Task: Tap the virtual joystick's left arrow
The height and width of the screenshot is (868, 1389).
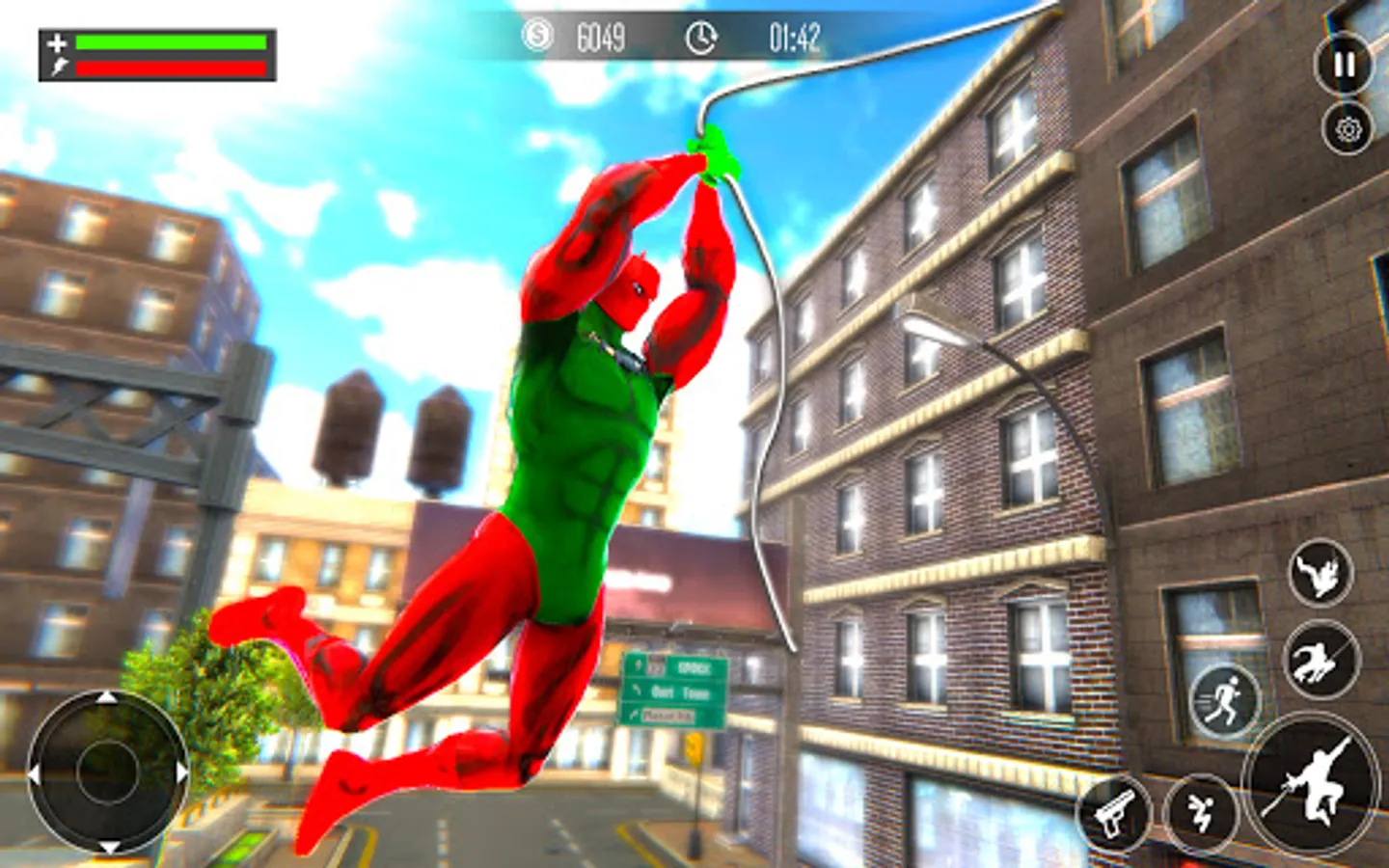Action: pyautogui.click(x=34, y=773)
